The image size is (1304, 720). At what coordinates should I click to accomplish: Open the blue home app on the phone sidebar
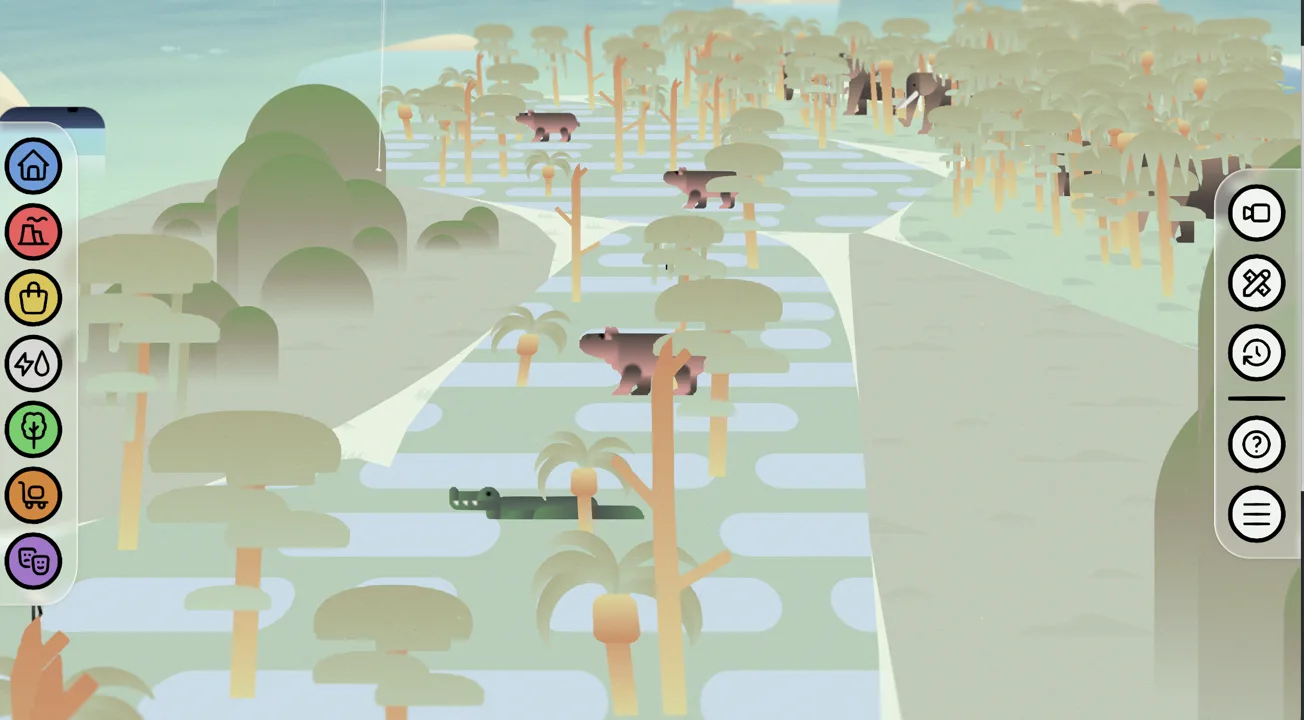click(x=34, y=165)
